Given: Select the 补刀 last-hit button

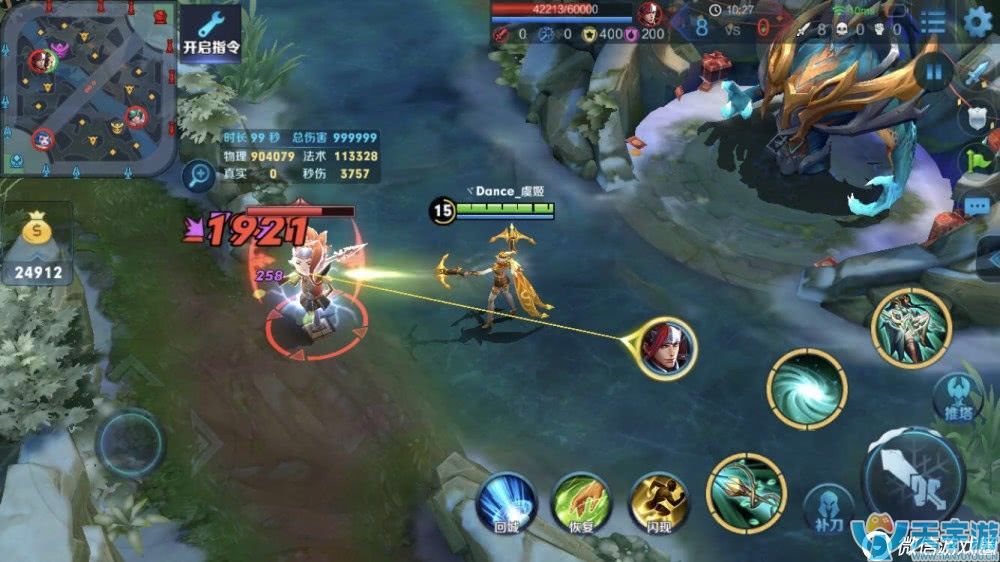Looking at the screenshot, I should point(828,509).
